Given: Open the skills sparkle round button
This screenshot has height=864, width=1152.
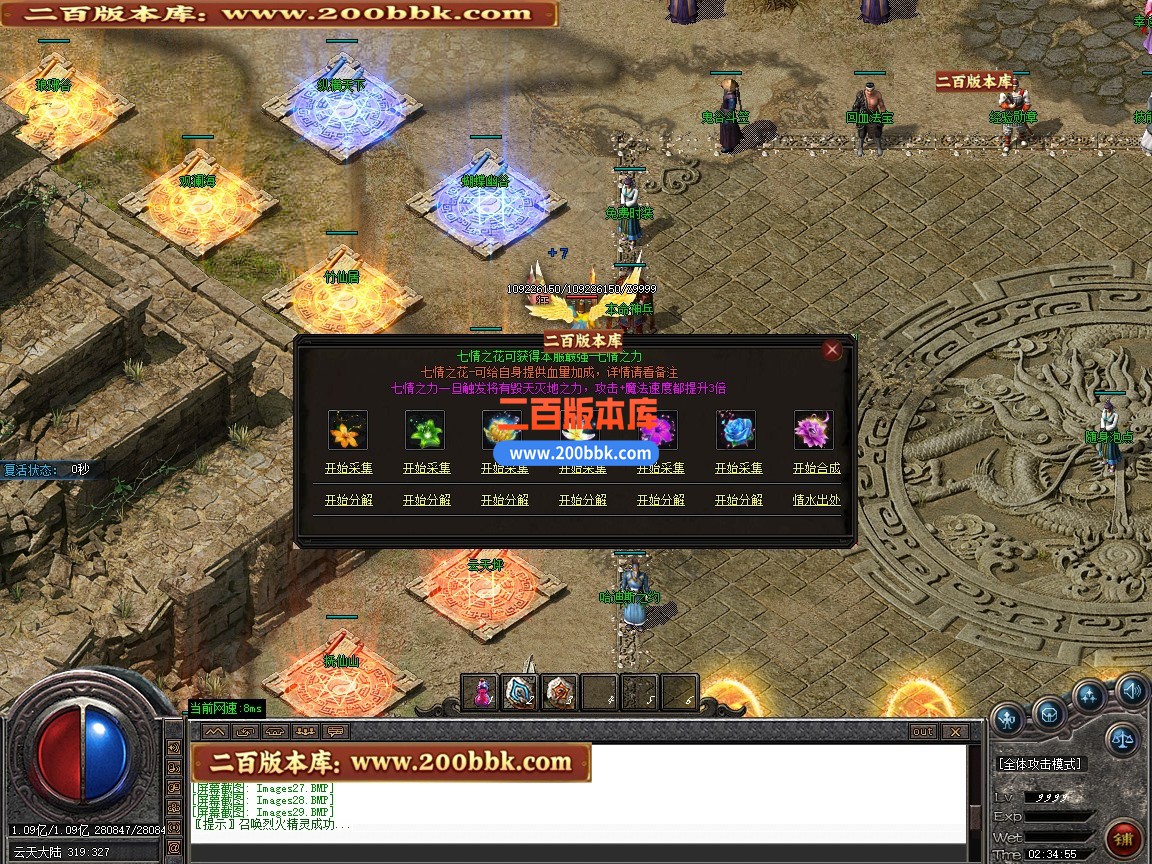Looking at the screenshot, I should (x=1089, y=696).
